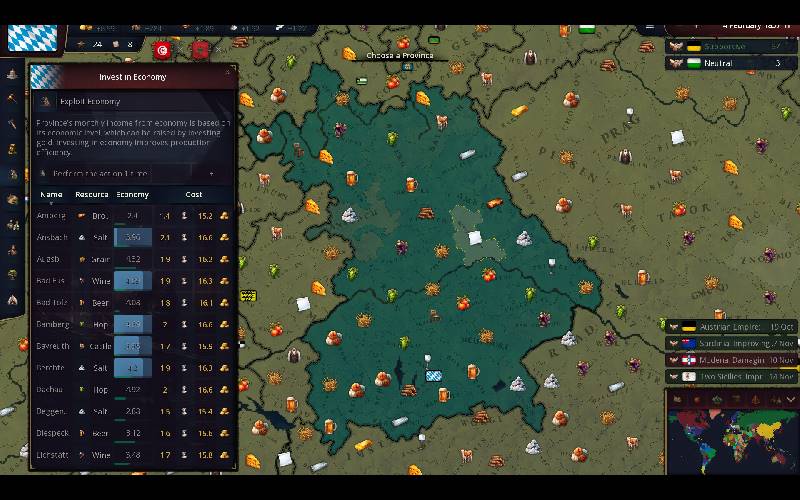Select the Neutral relations entry
The width and height of the screenshot is (800, 500).
731,63
